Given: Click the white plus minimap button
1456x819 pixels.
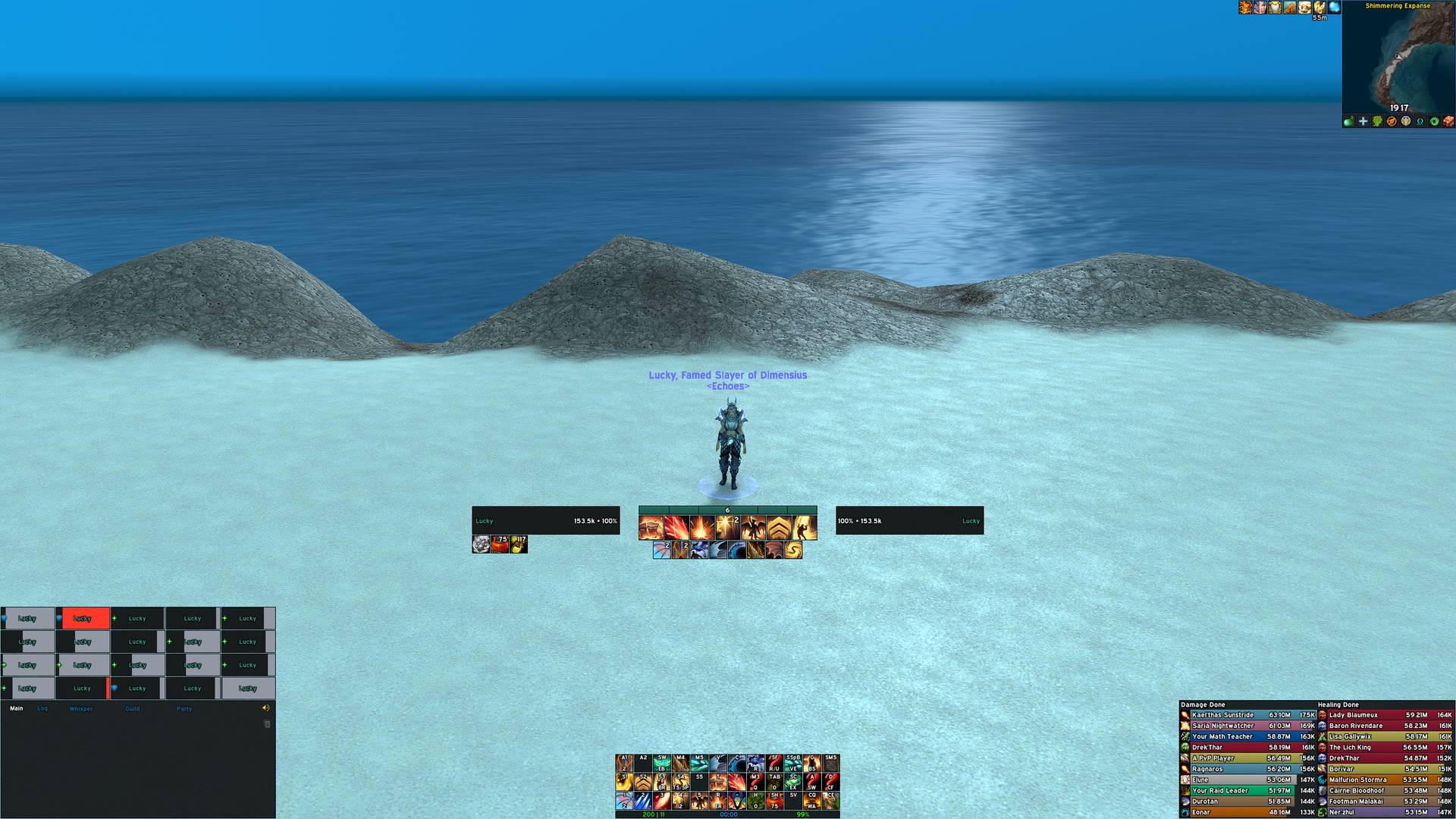Looking at the screenshot, I should pos(1363,121).
